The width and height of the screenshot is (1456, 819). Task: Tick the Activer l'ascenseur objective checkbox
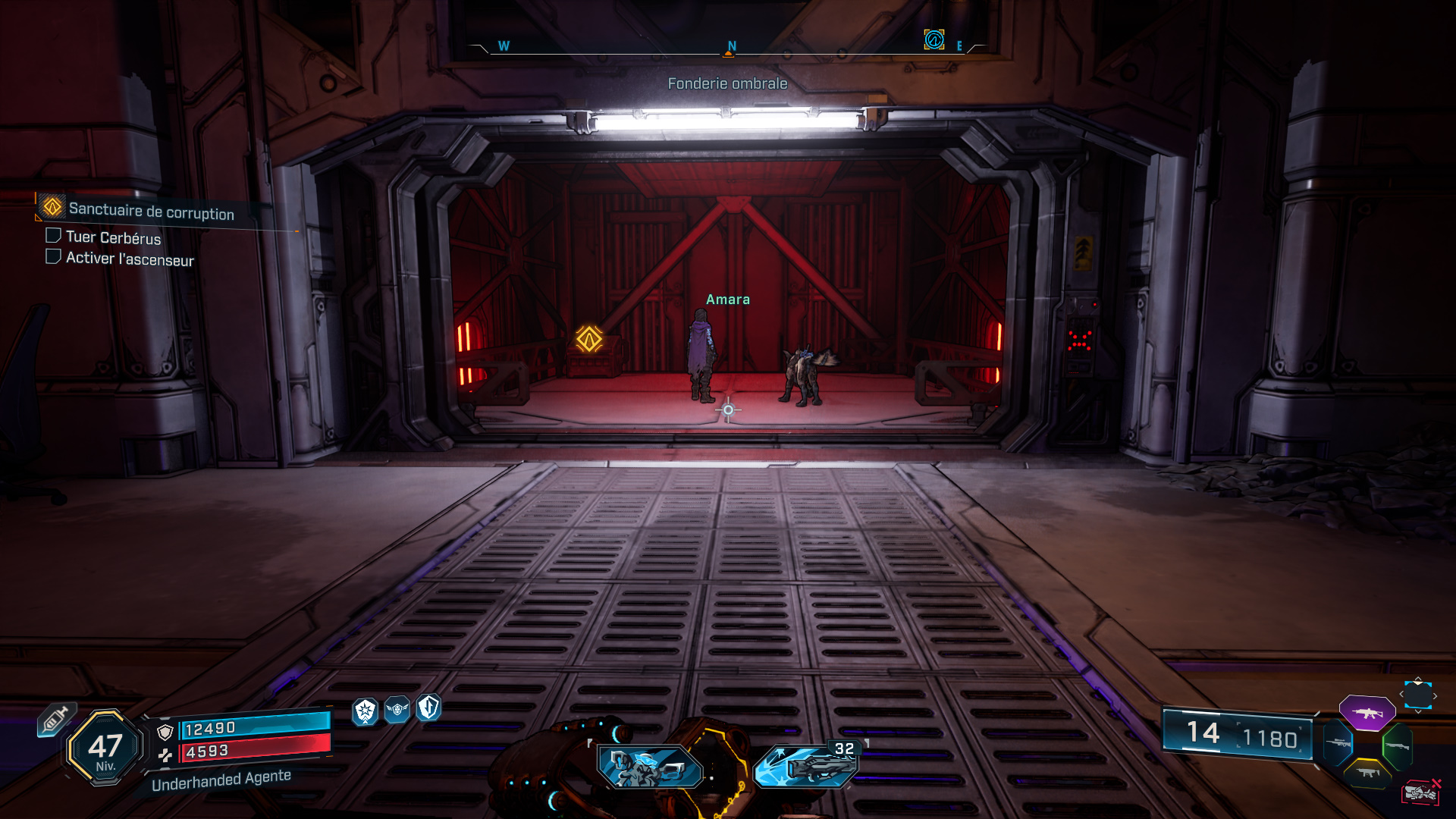pyautogui.click(x=53, y=256)
